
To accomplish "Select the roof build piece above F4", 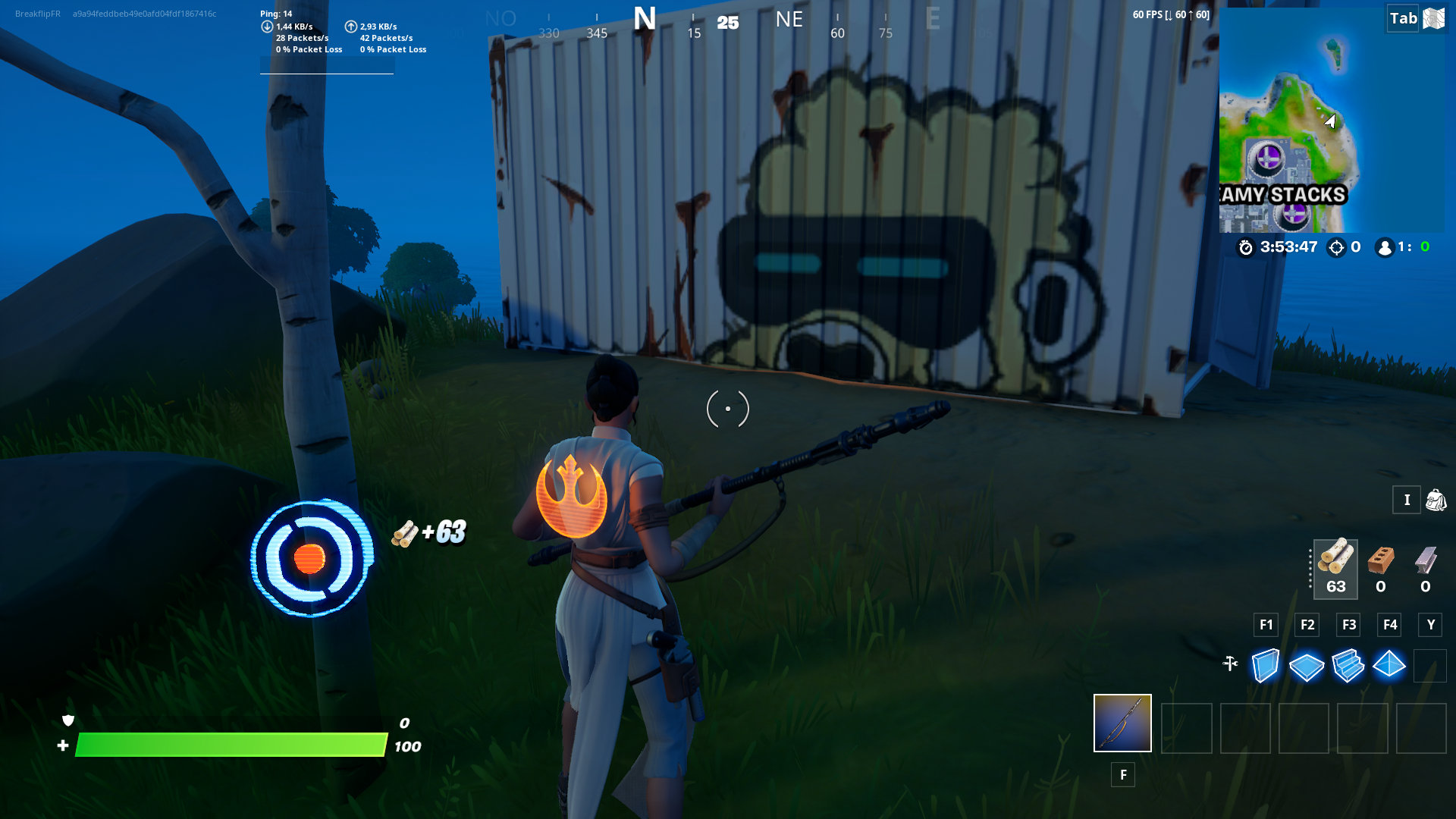I will (1390, 666).
